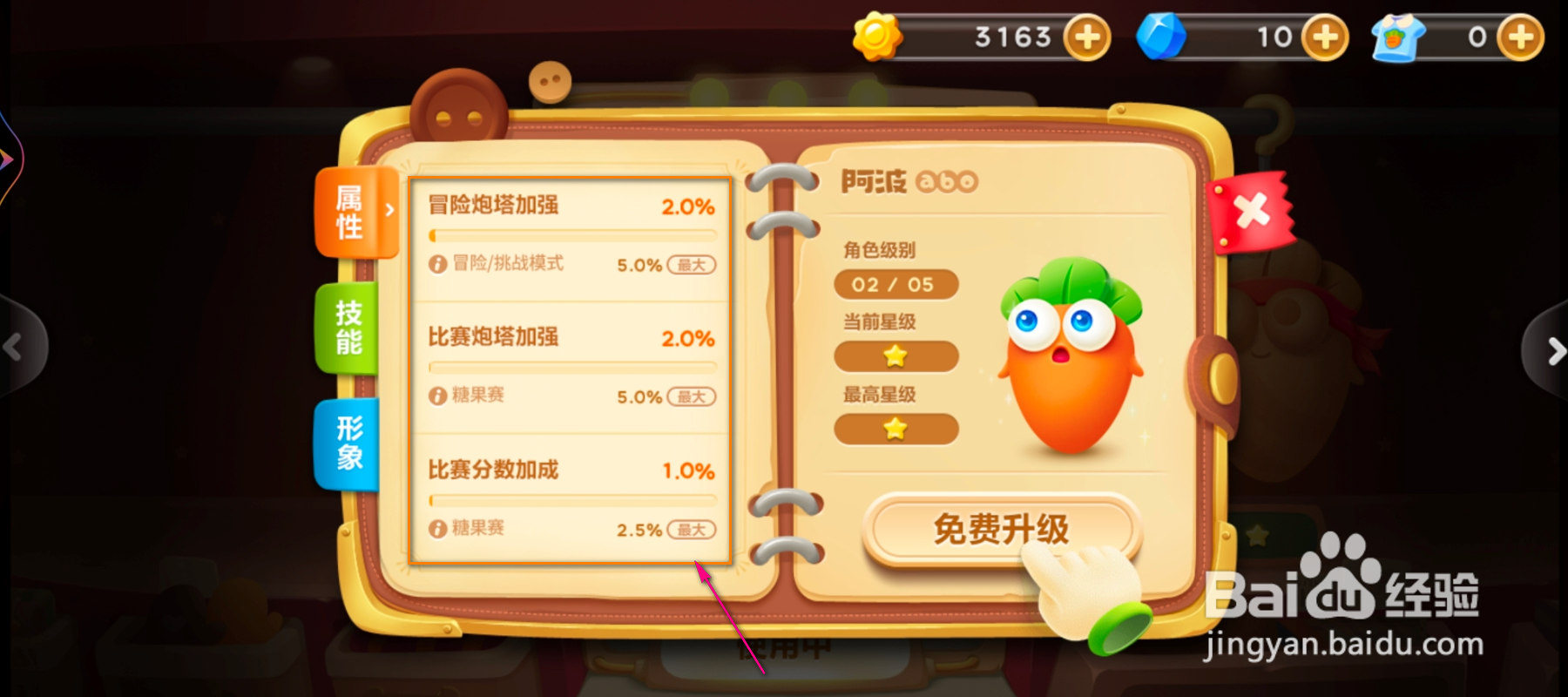Click the left arrow to view previous character
The height and width of the screenshot is (697, 1568).
coord(12,347)
